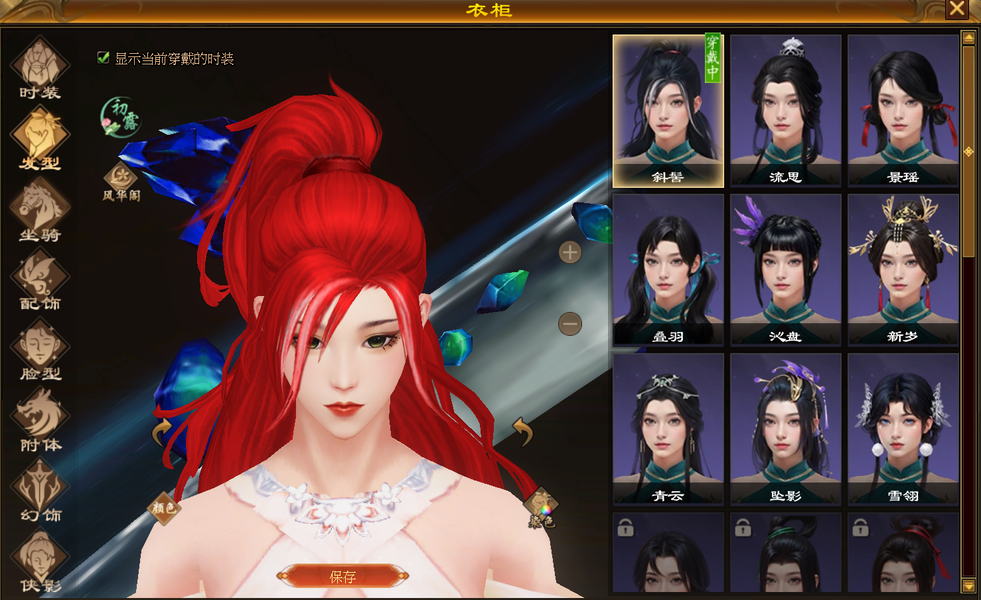Choose the 新岁 hairstyle thumbnail
981x600 pixels.
pyautogui.click(x=903, y=268)
